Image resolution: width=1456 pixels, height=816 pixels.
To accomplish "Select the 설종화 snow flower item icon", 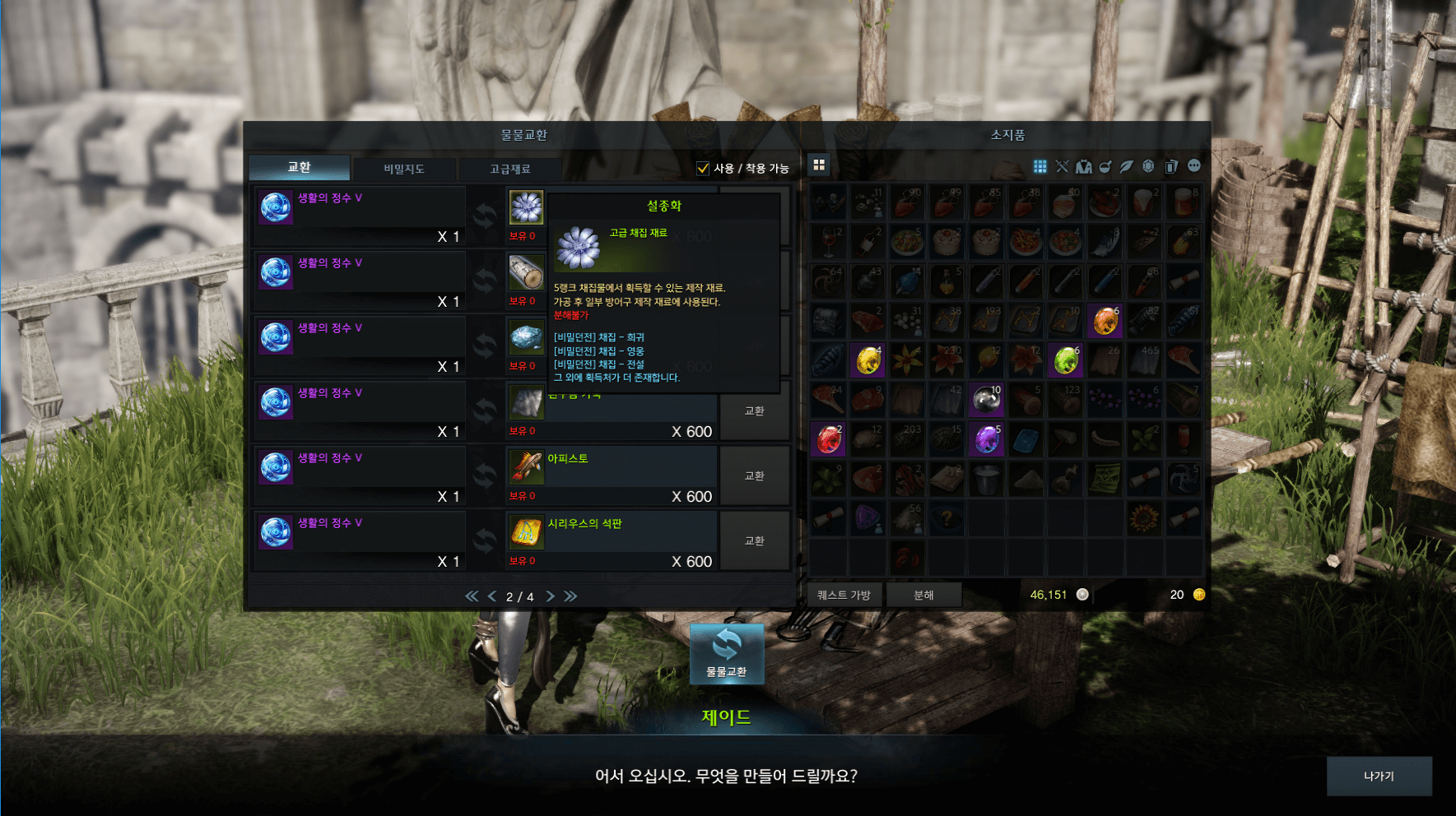I will click(526, 207).
